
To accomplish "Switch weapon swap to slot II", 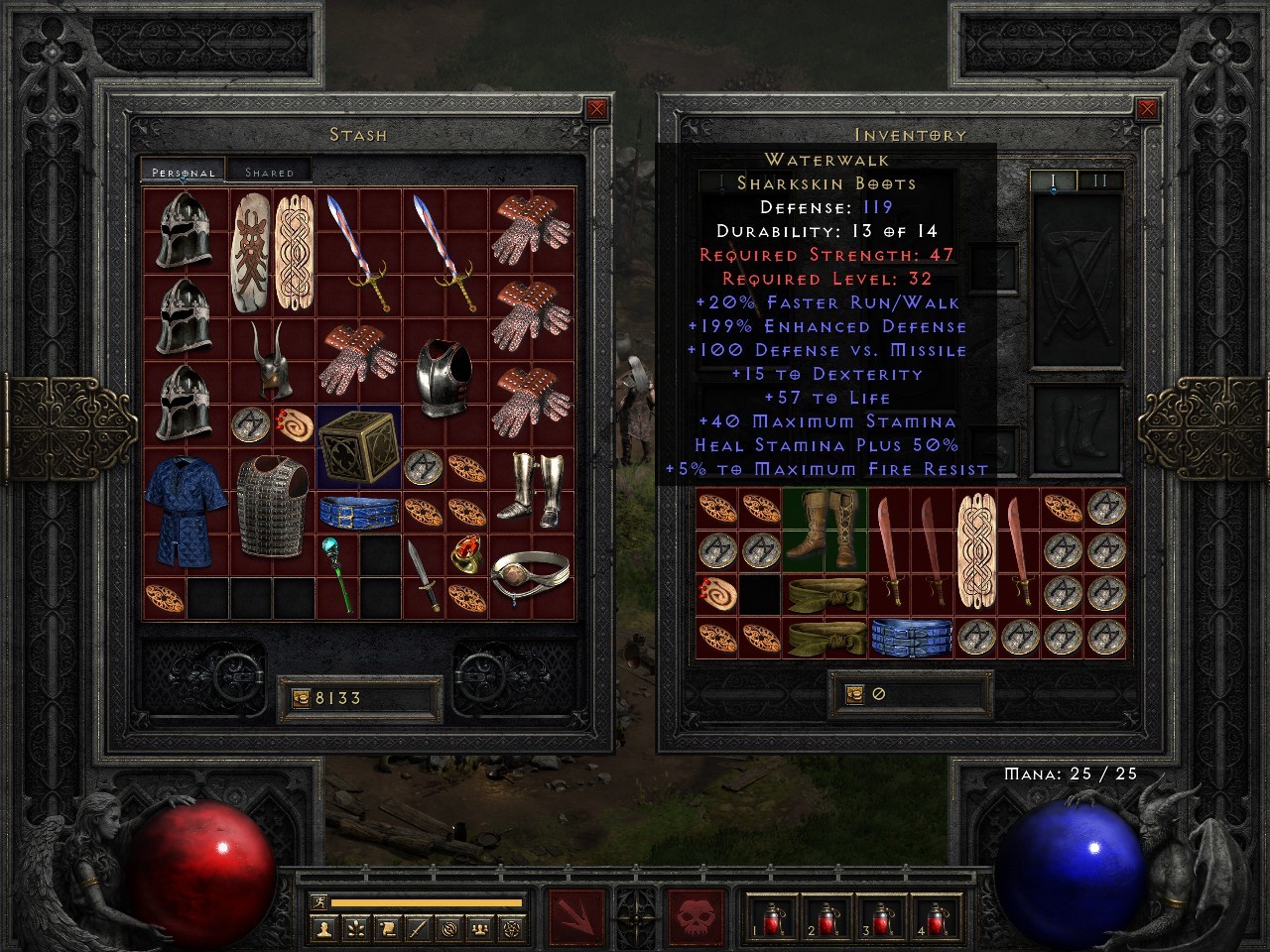I will pos(1098,181).
